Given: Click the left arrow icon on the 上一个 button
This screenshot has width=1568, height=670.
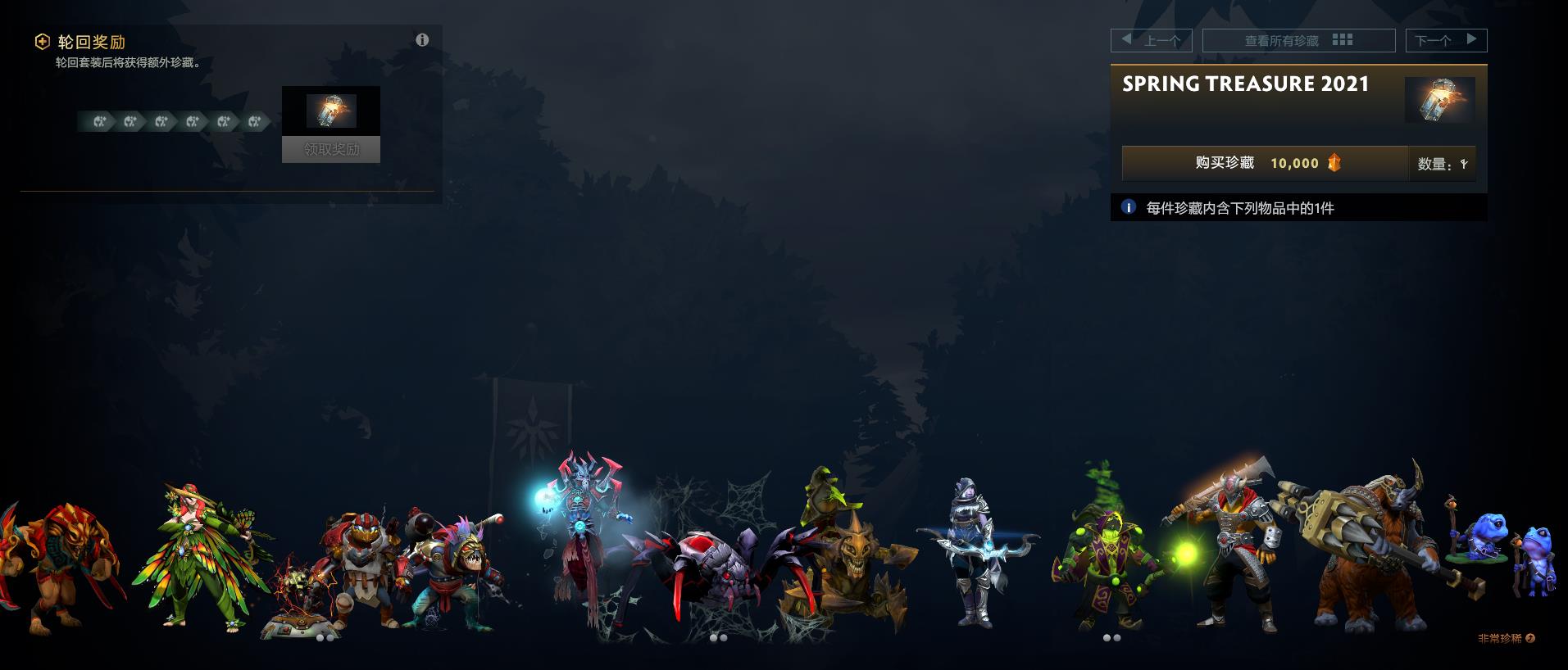Looking at the screenshot, I should coord(1126,40).
